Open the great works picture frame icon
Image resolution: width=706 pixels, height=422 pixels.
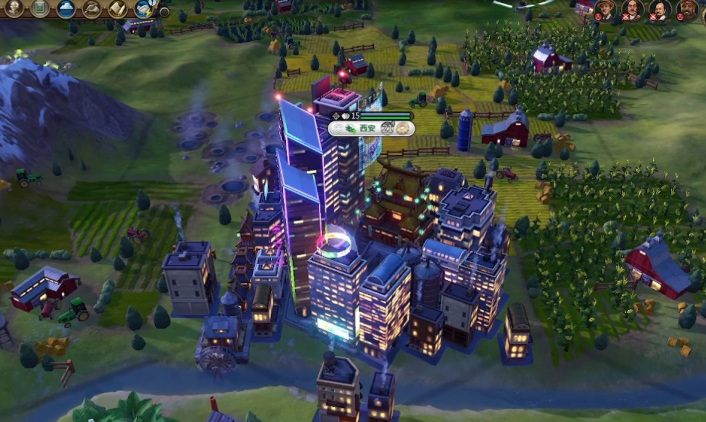click(x=41, y=8)
